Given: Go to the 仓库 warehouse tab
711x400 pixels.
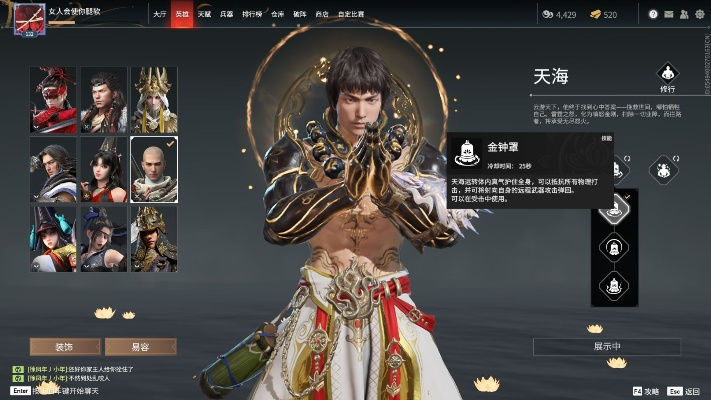Looking at the screenshot, I should 277,15.
